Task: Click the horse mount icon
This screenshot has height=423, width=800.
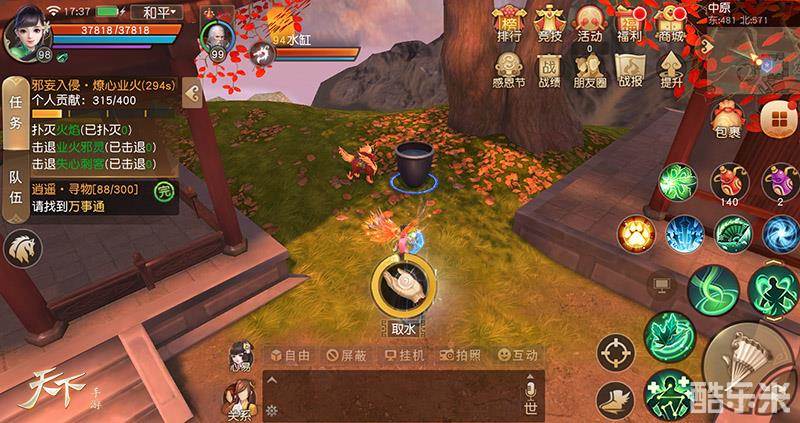Action: click(x=20, y=250)
